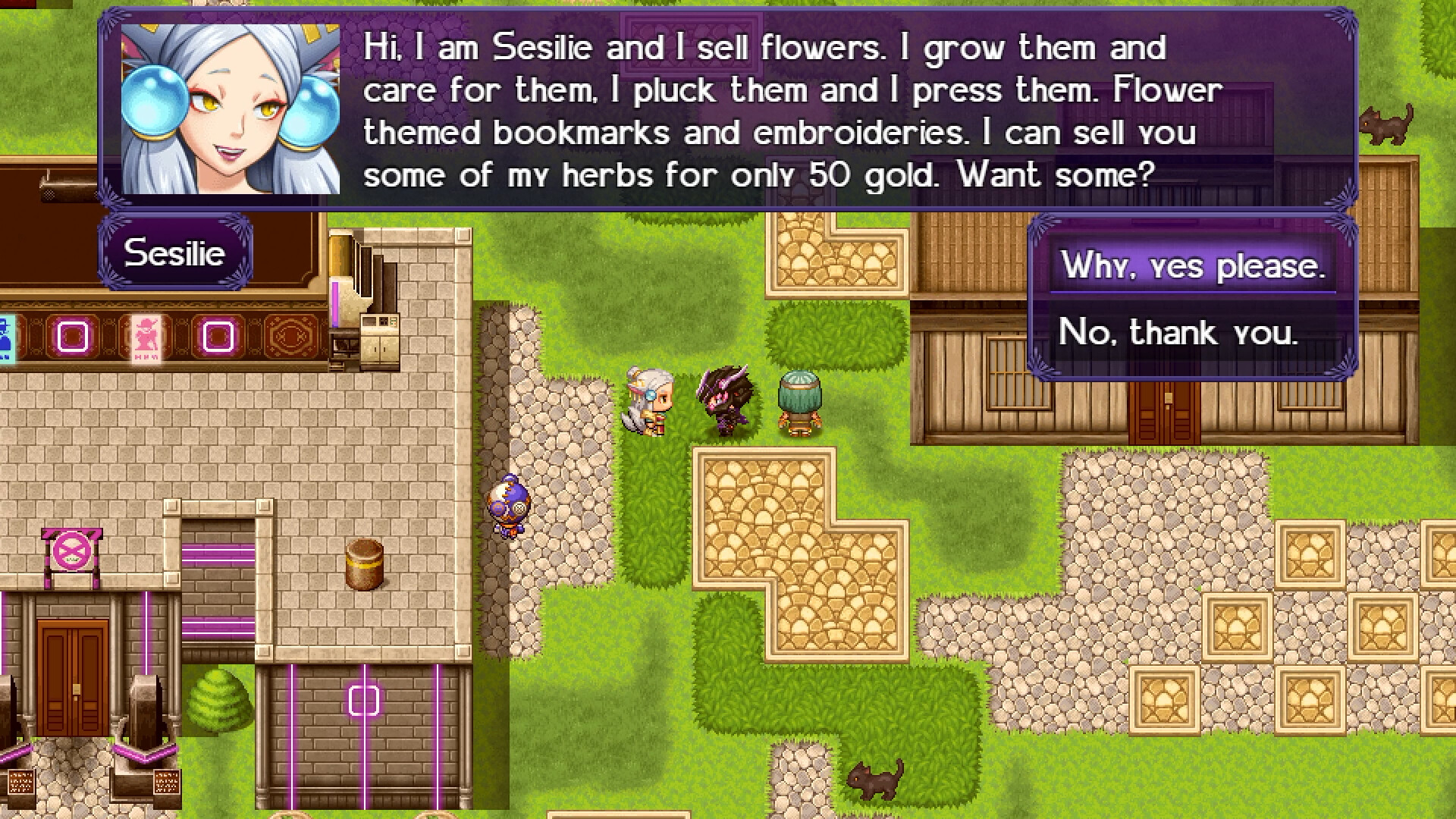Screen dimensions: 1456x819
Task: Choose the 'Why, yes please.' option
Action: [1194, 265]
